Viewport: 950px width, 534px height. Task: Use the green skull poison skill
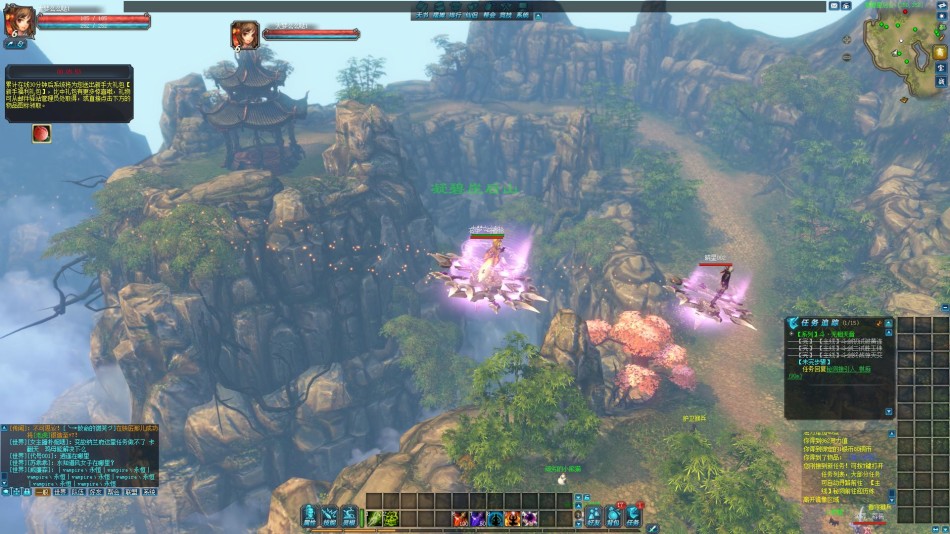click(392, 518)
